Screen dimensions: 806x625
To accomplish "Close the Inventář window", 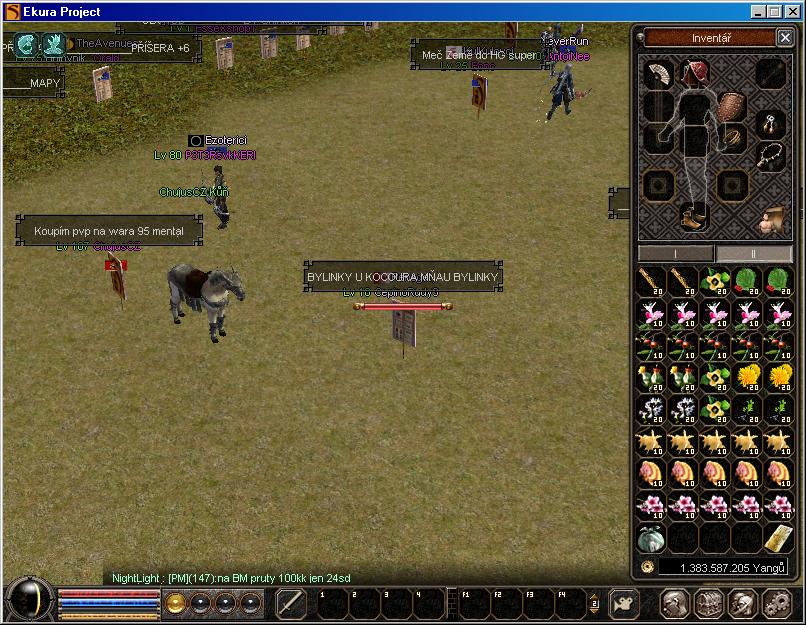I will (x=784, y=38).
